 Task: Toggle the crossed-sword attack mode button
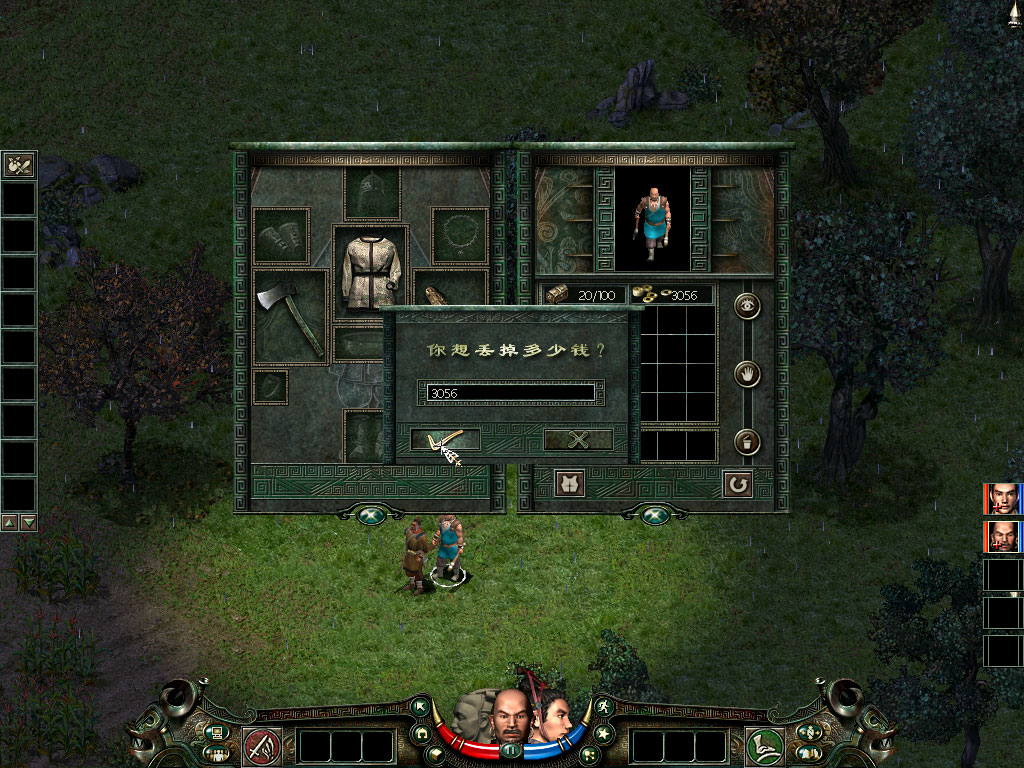click(x=263, y=746)
